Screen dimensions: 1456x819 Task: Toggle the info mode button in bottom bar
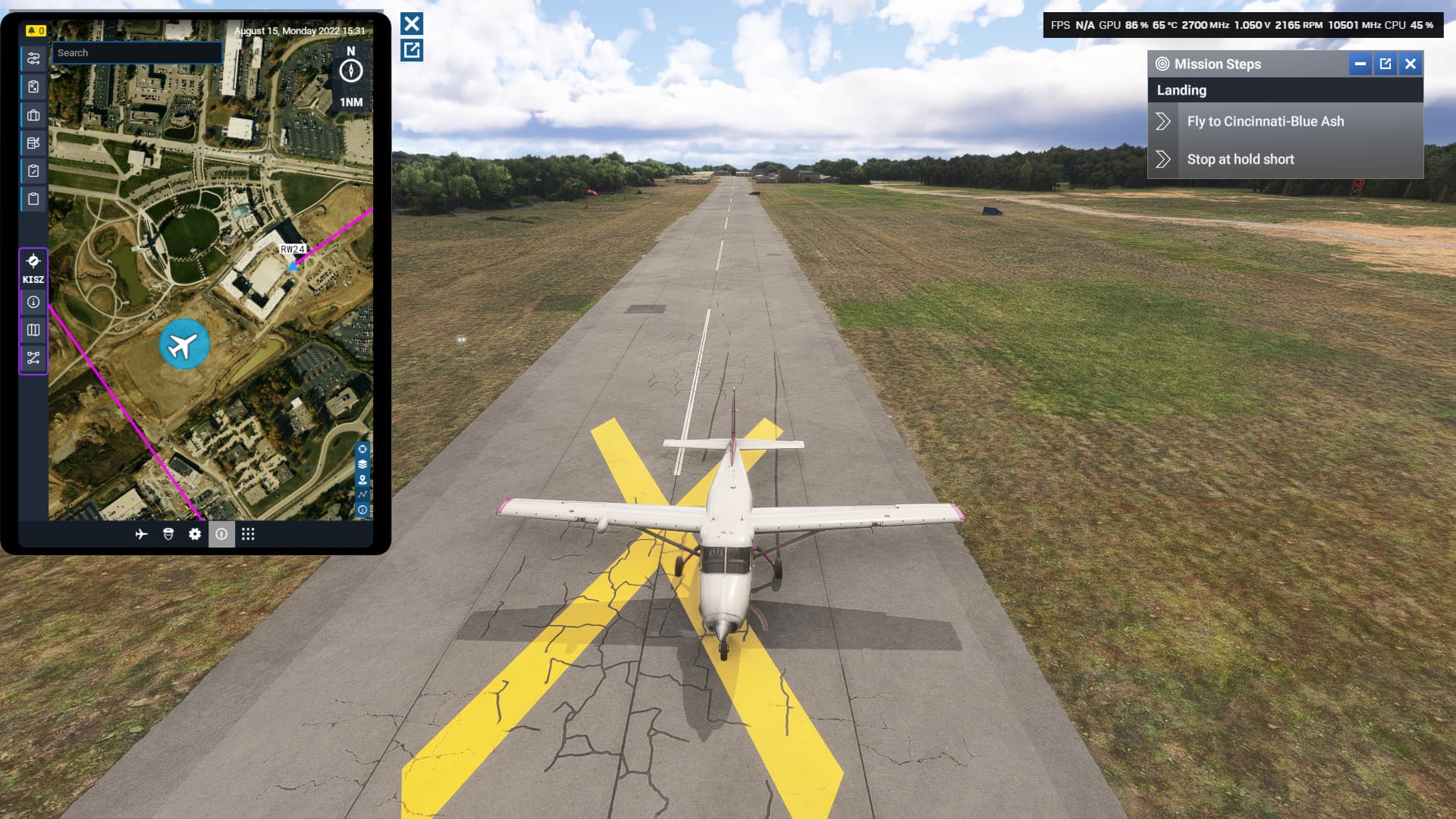click(221, 535)
